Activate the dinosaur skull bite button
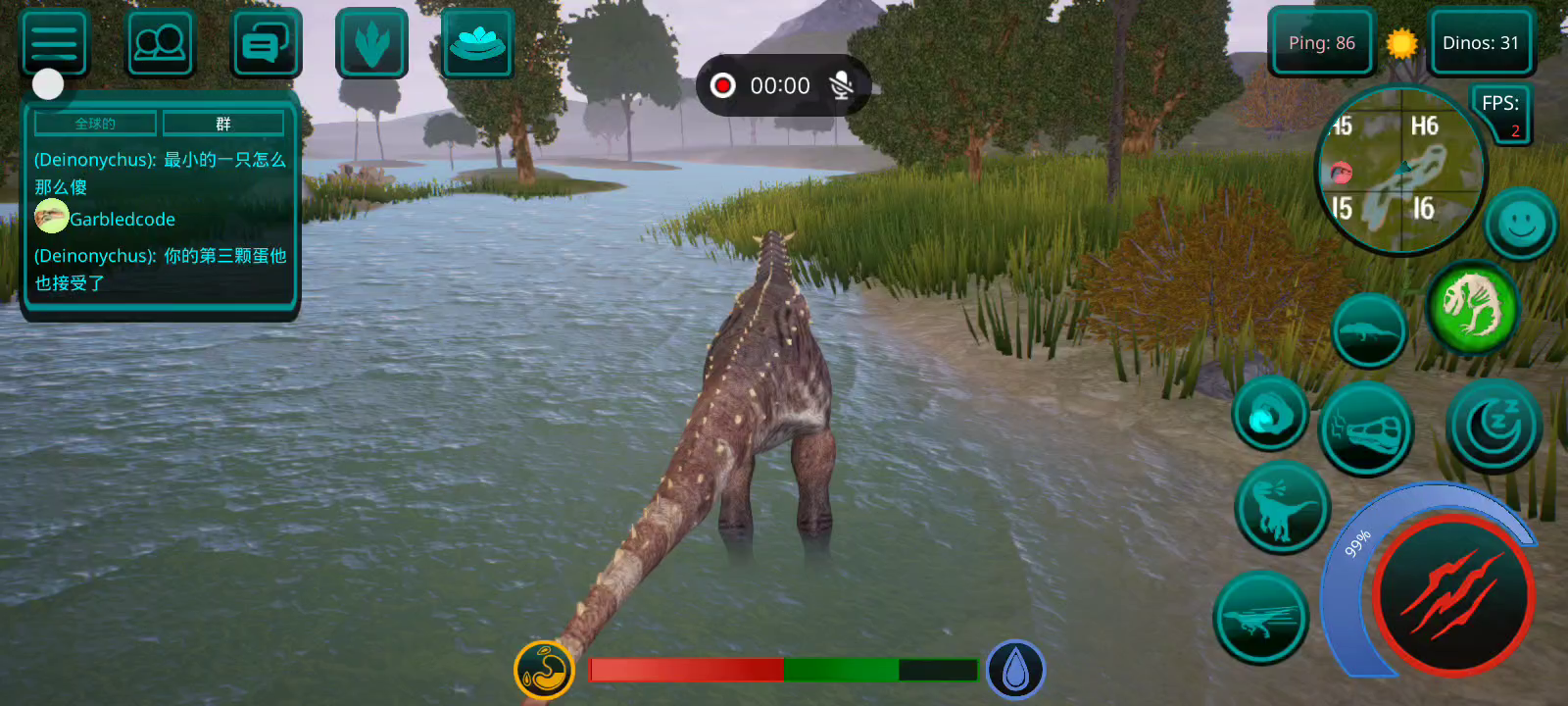 [x=1366, y=429]
